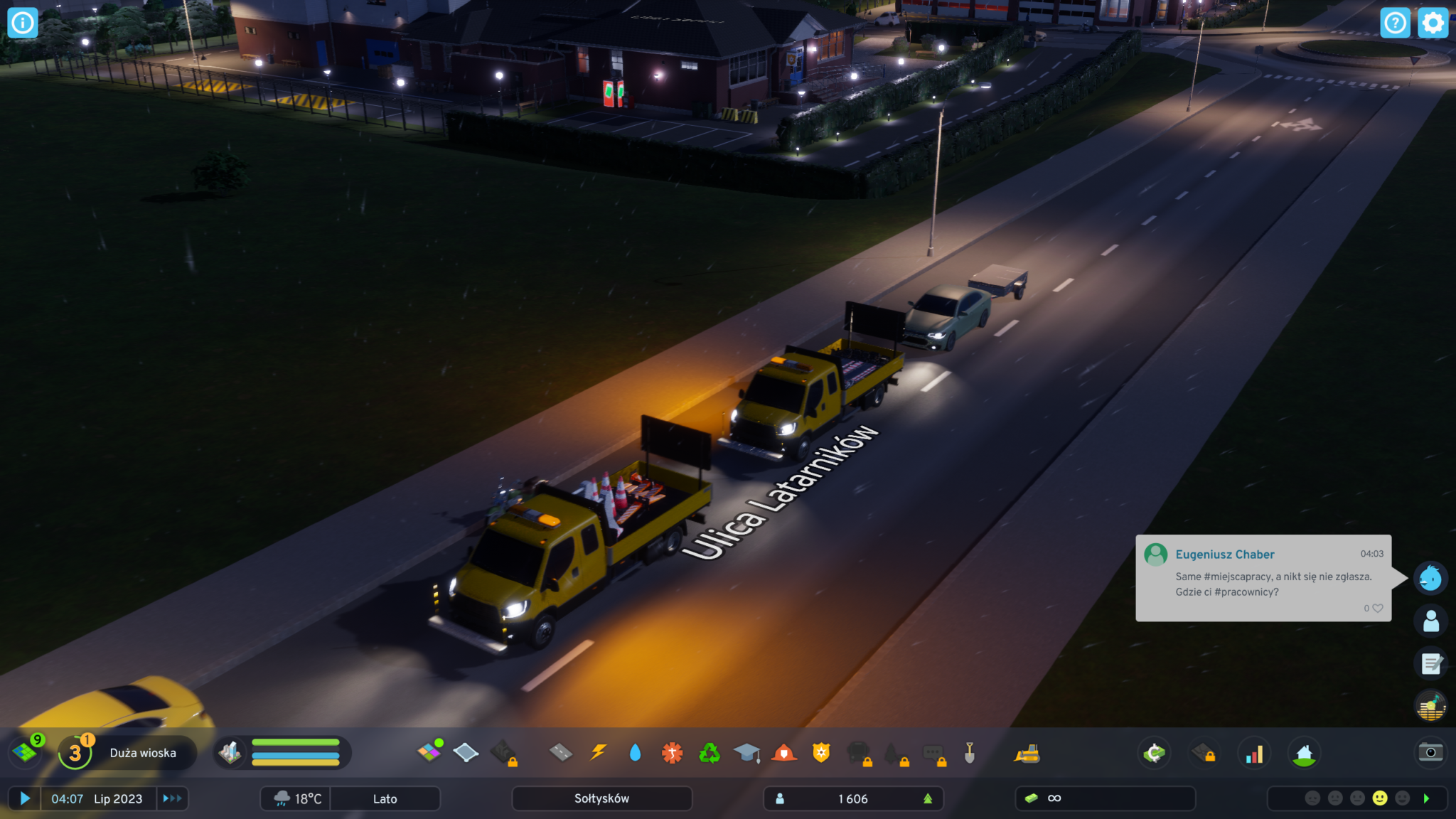This screenshot has width=1456, height=819.
Task: Open the map tiles purchase button
Action: [26, 751]
